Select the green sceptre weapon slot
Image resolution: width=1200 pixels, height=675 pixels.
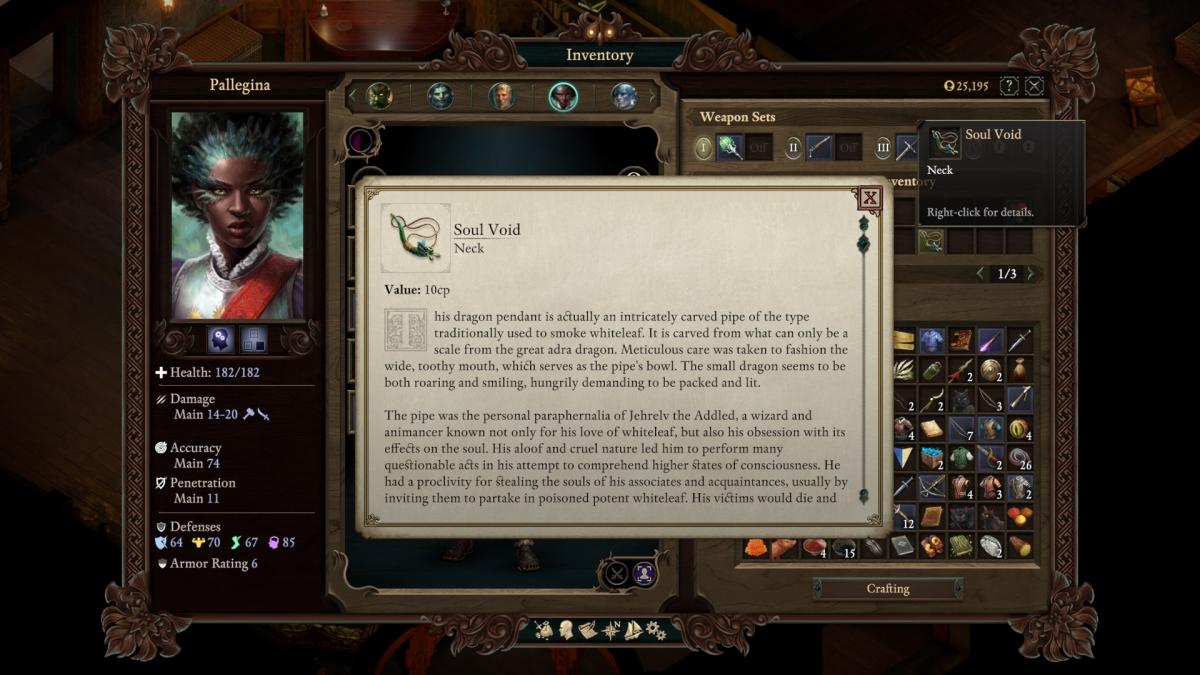(730, 148)
